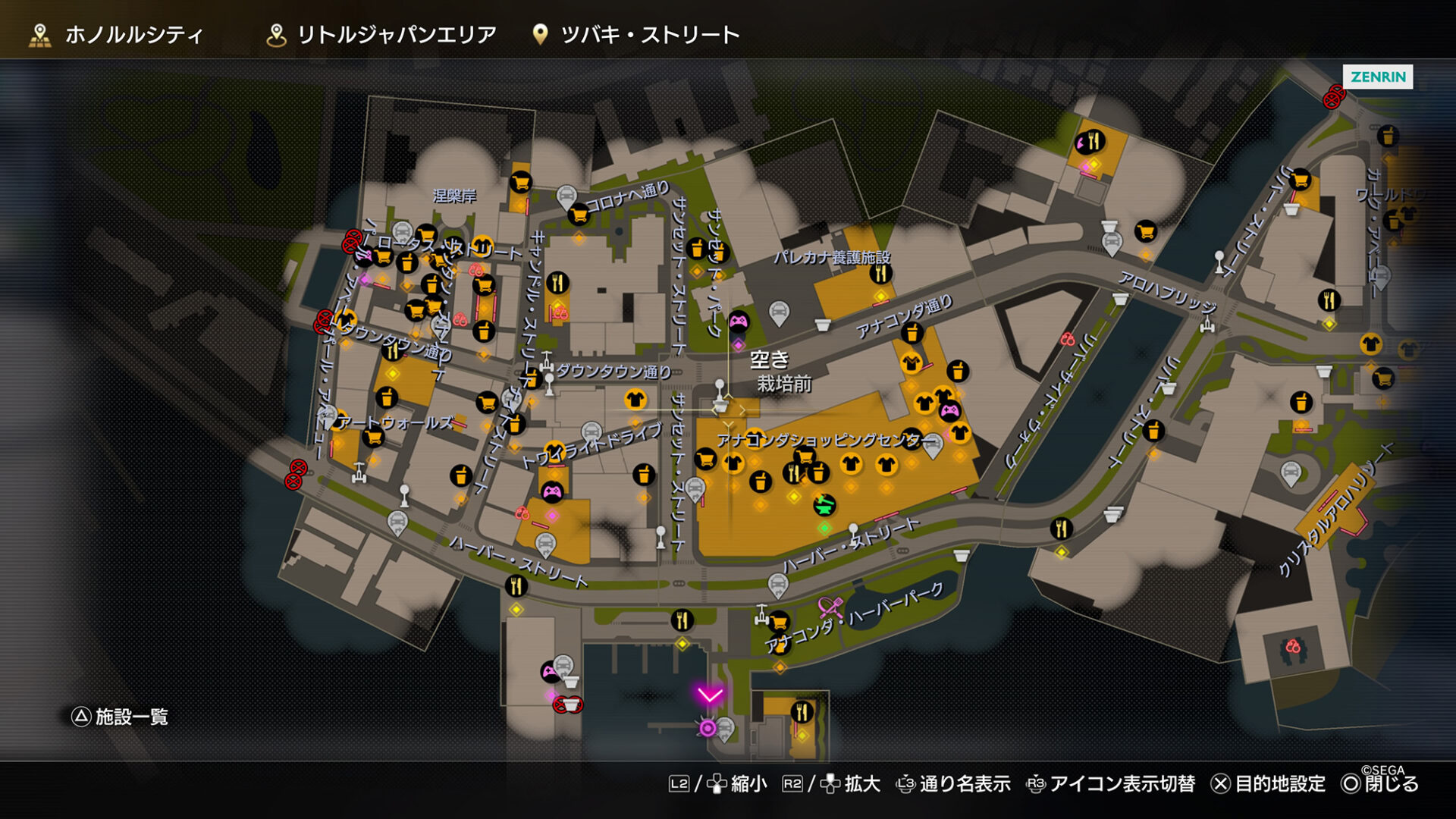Screen dimensions: 1456x819
Task: Click the drink cup icon on リバー・ストリート
Action: point(1153,431)
